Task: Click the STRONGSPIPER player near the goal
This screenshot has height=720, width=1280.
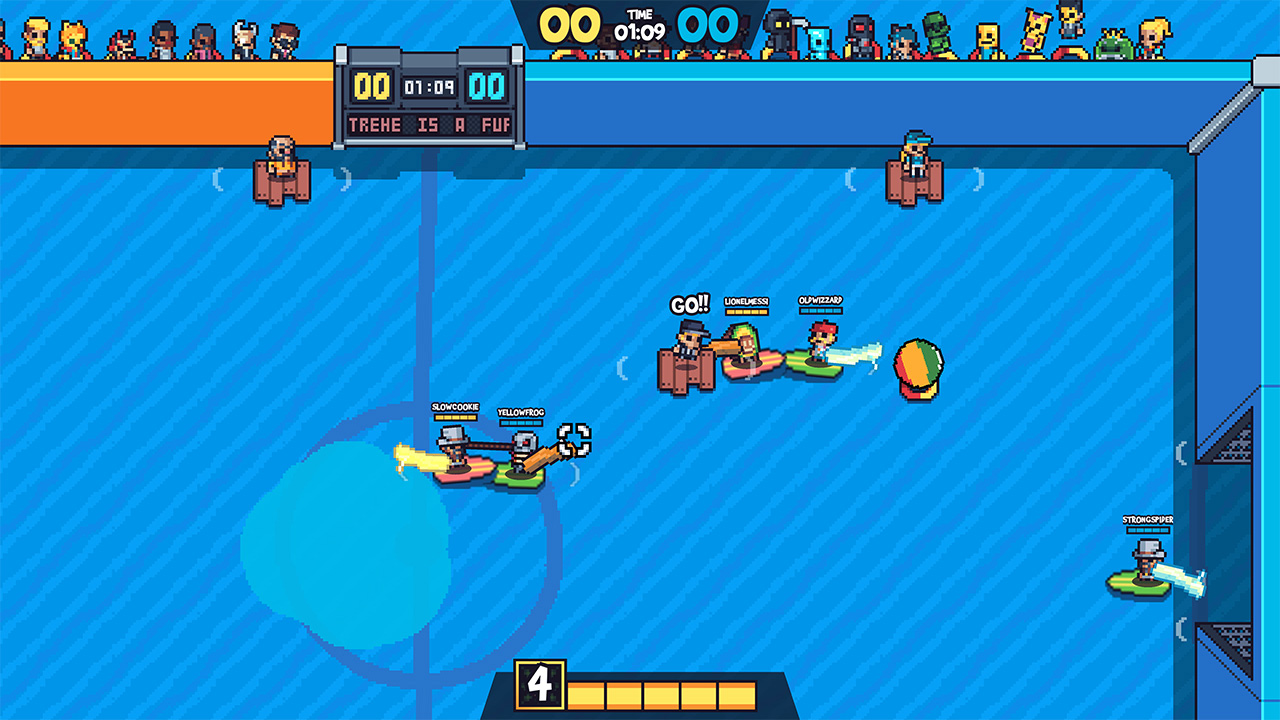Action: (1146, 560)
